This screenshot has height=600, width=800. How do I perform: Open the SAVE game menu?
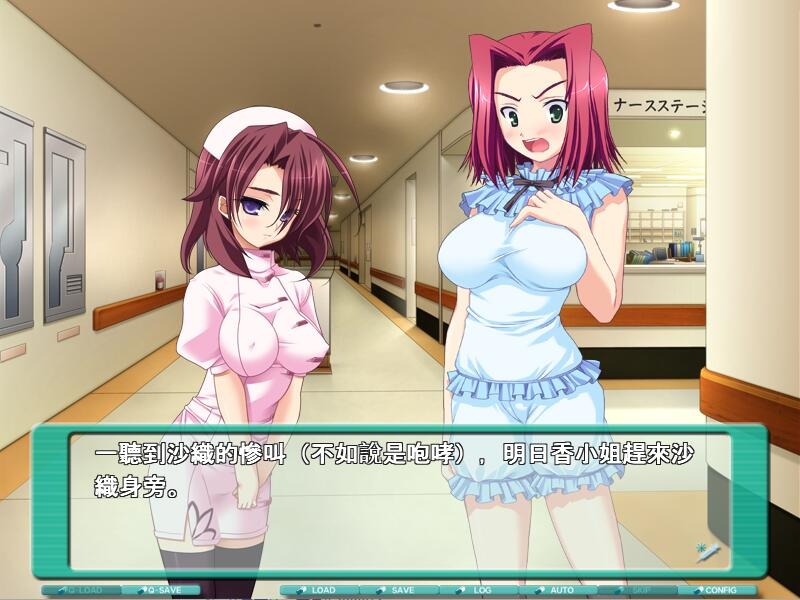(399, 590)
